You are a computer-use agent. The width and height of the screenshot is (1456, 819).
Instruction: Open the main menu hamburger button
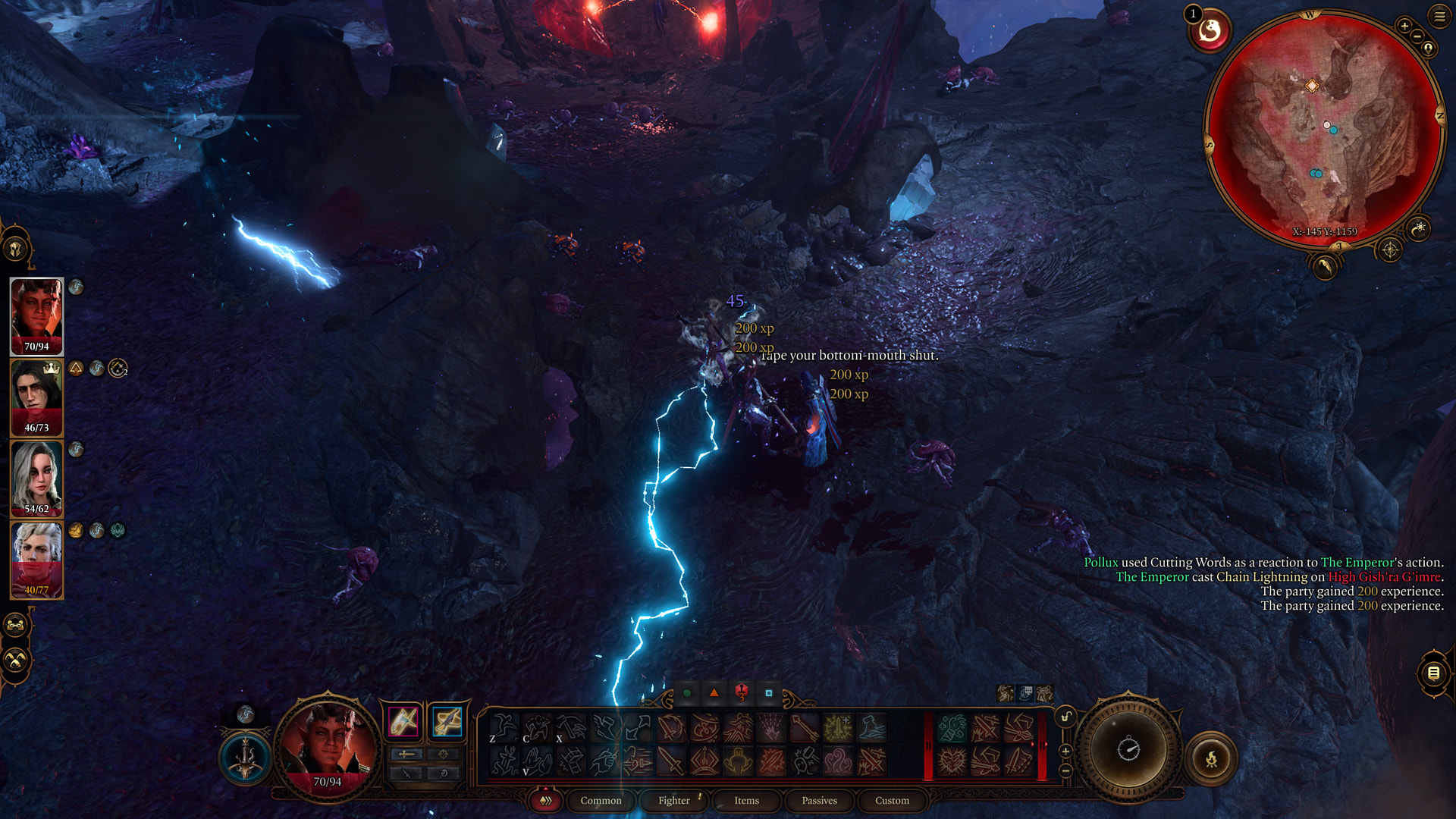coord(1439,16)
